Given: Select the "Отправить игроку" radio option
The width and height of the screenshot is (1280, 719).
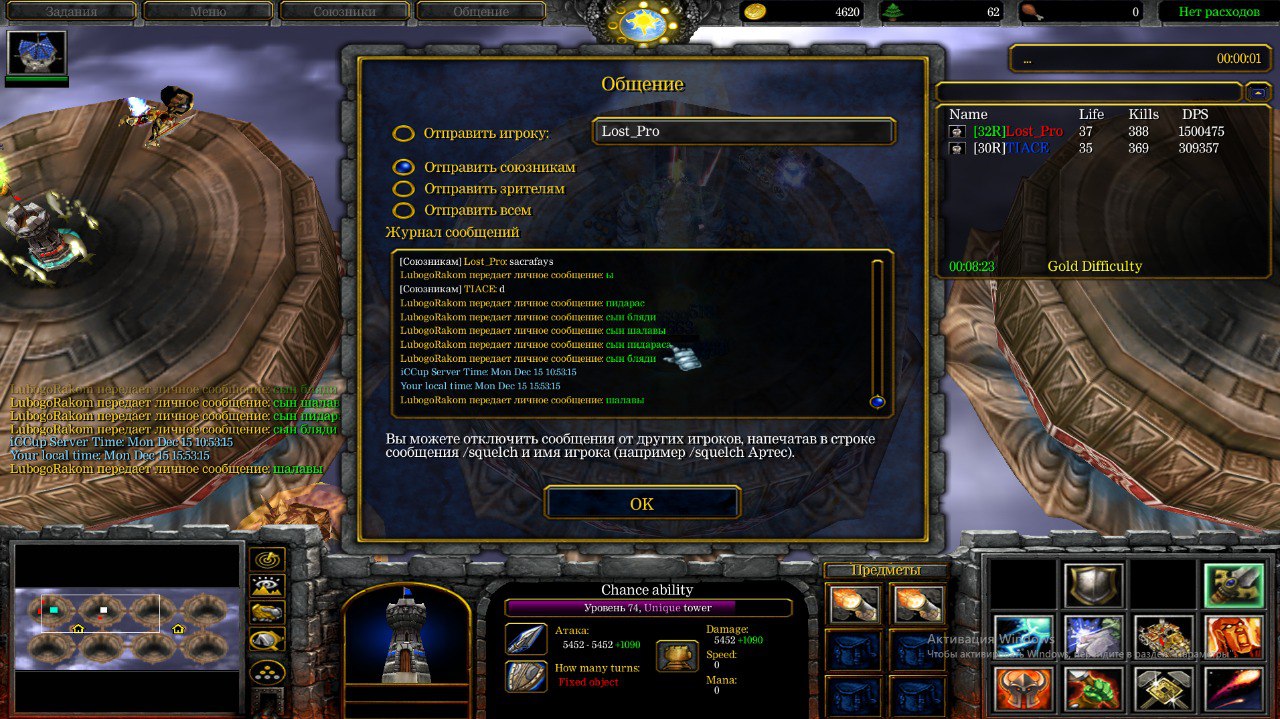Looking at the screenshot, I should (403, 133).
